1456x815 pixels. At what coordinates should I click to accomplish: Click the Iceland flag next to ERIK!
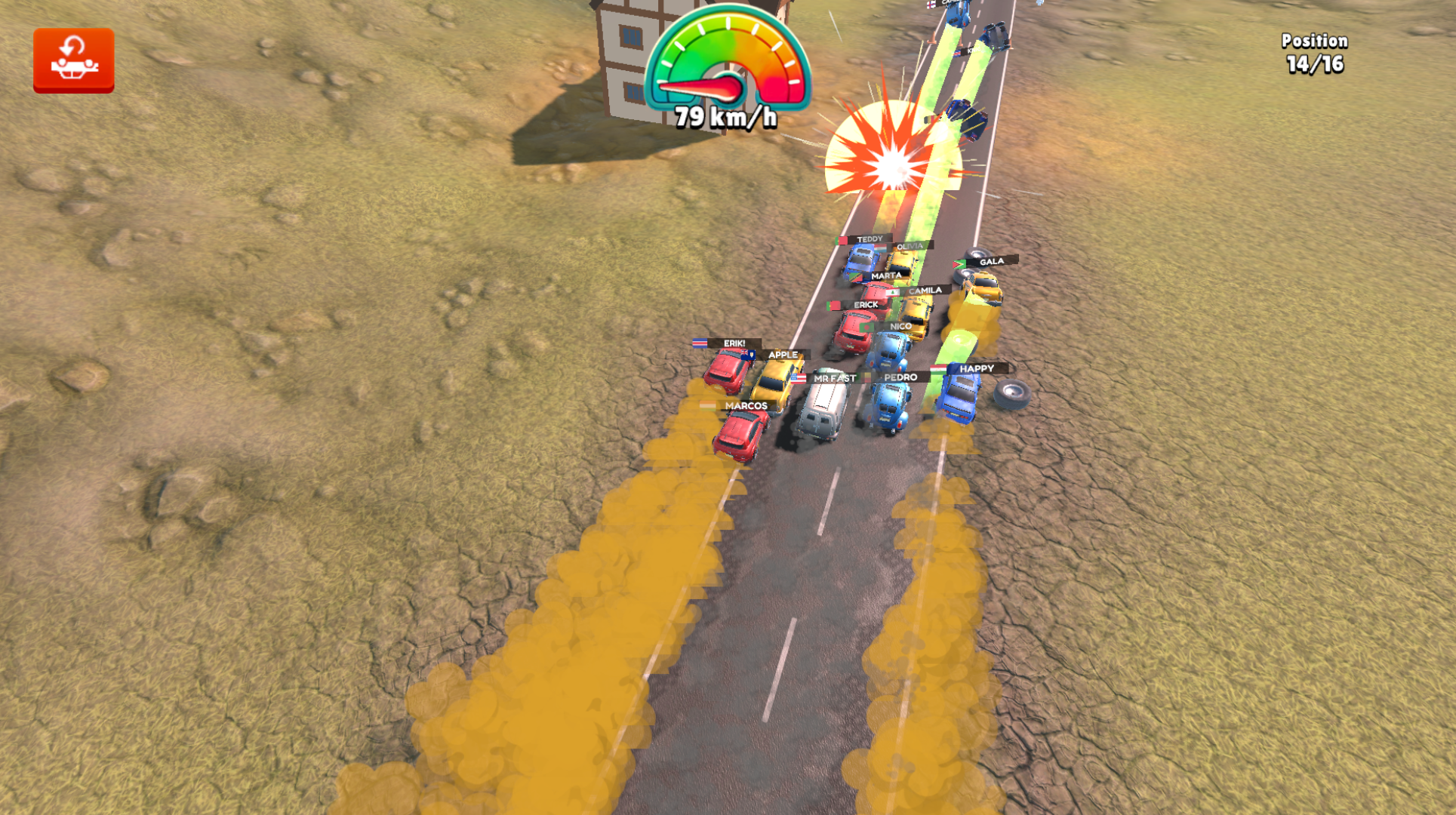(700, 344)
